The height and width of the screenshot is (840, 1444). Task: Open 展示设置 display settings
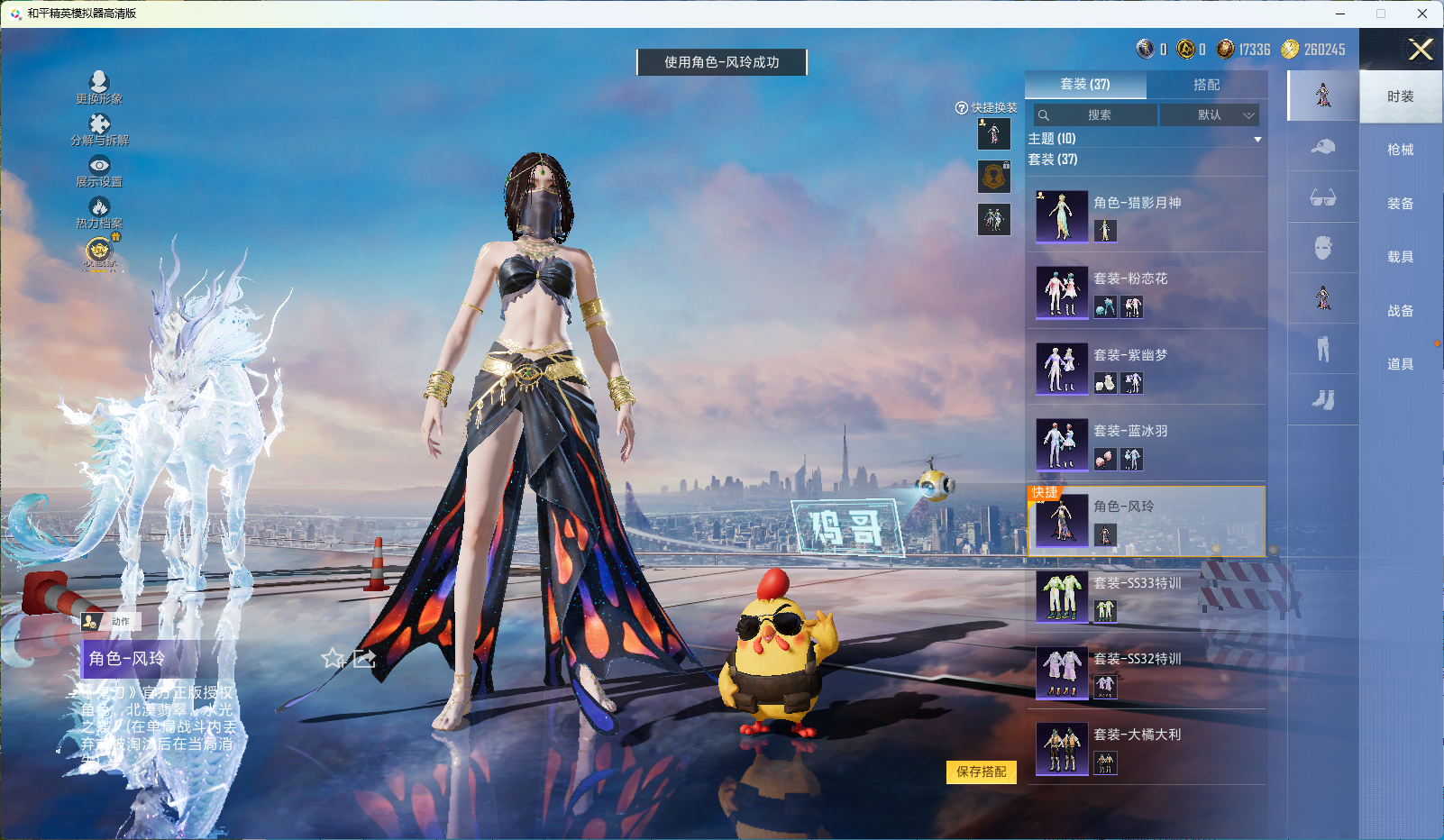(x=99, y=170)
